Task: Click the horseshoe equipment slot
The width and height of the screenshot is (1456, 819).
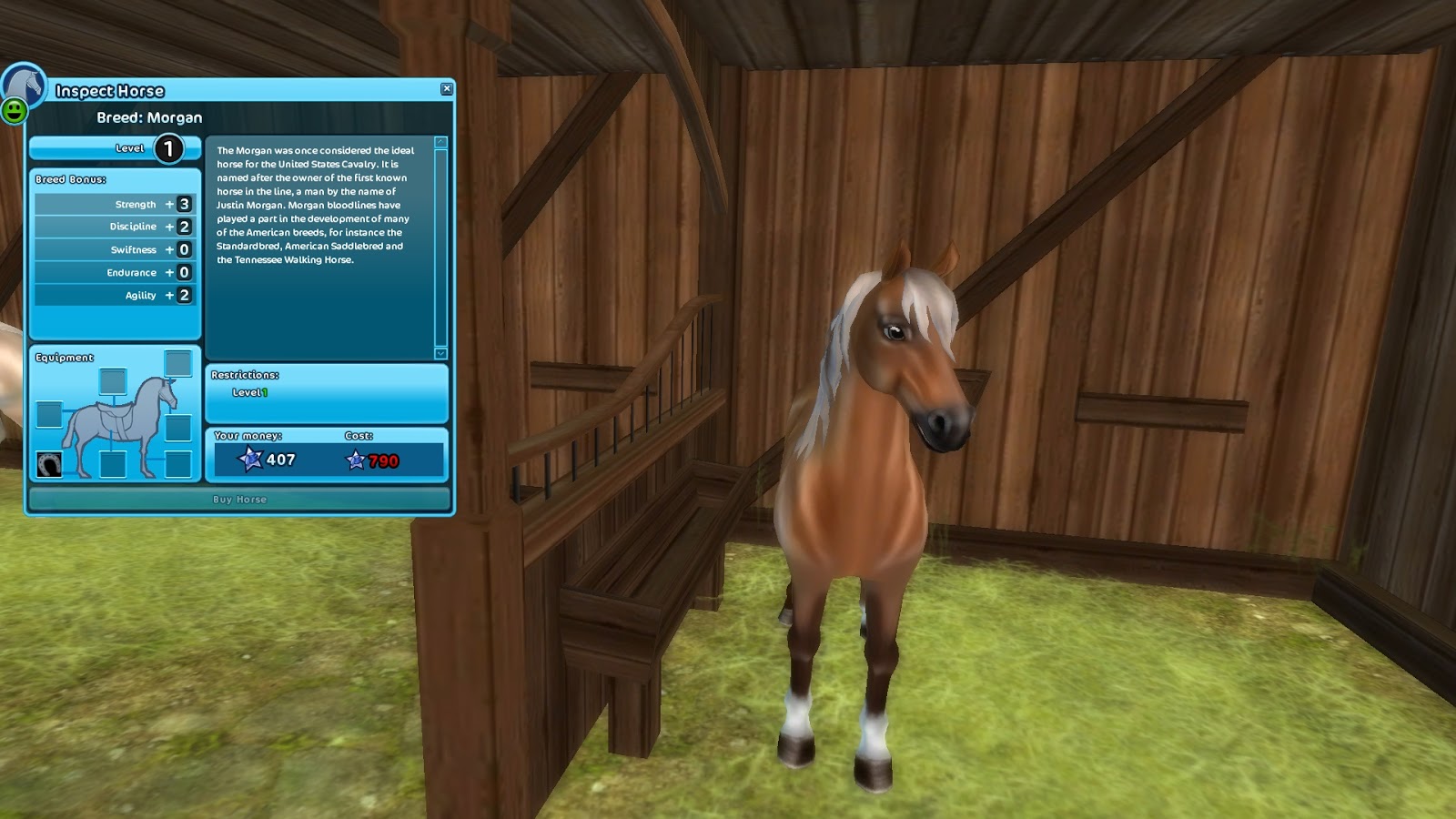Action: (x=49, y=465)
